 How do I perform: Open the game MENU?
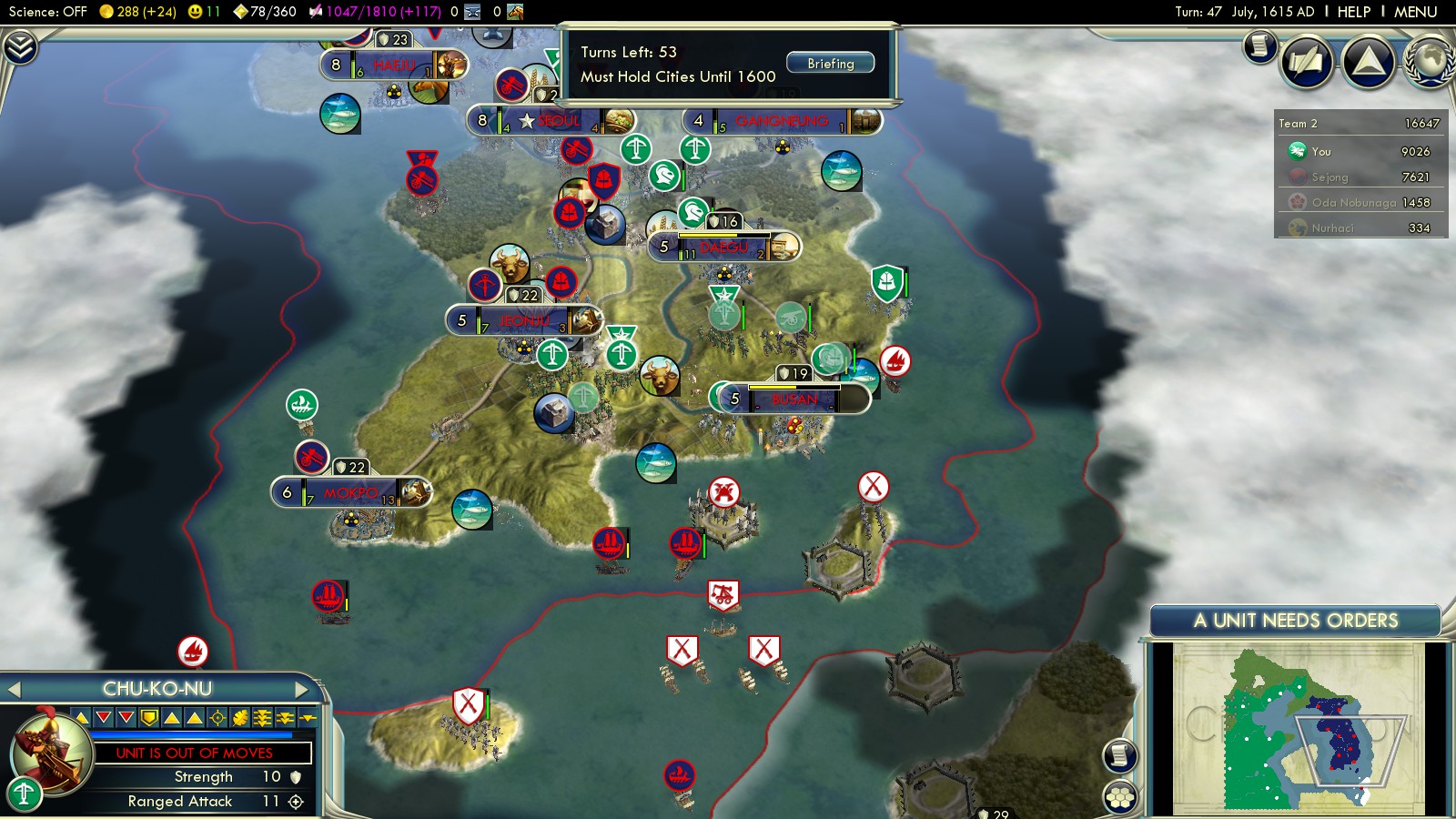tap(1415, 12)
